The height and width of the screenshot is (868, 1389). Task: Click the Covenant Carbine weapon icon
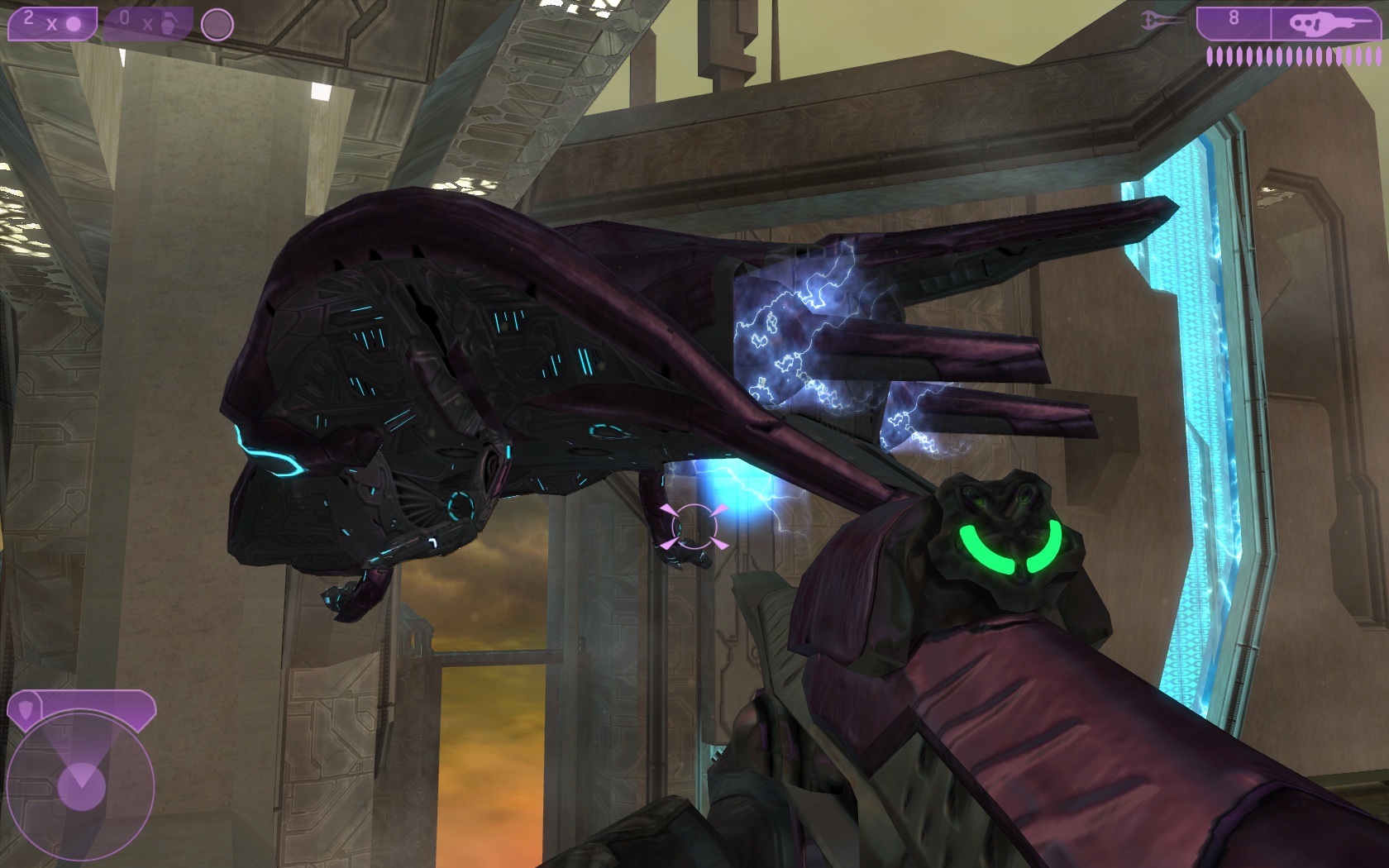[1324, 23]
